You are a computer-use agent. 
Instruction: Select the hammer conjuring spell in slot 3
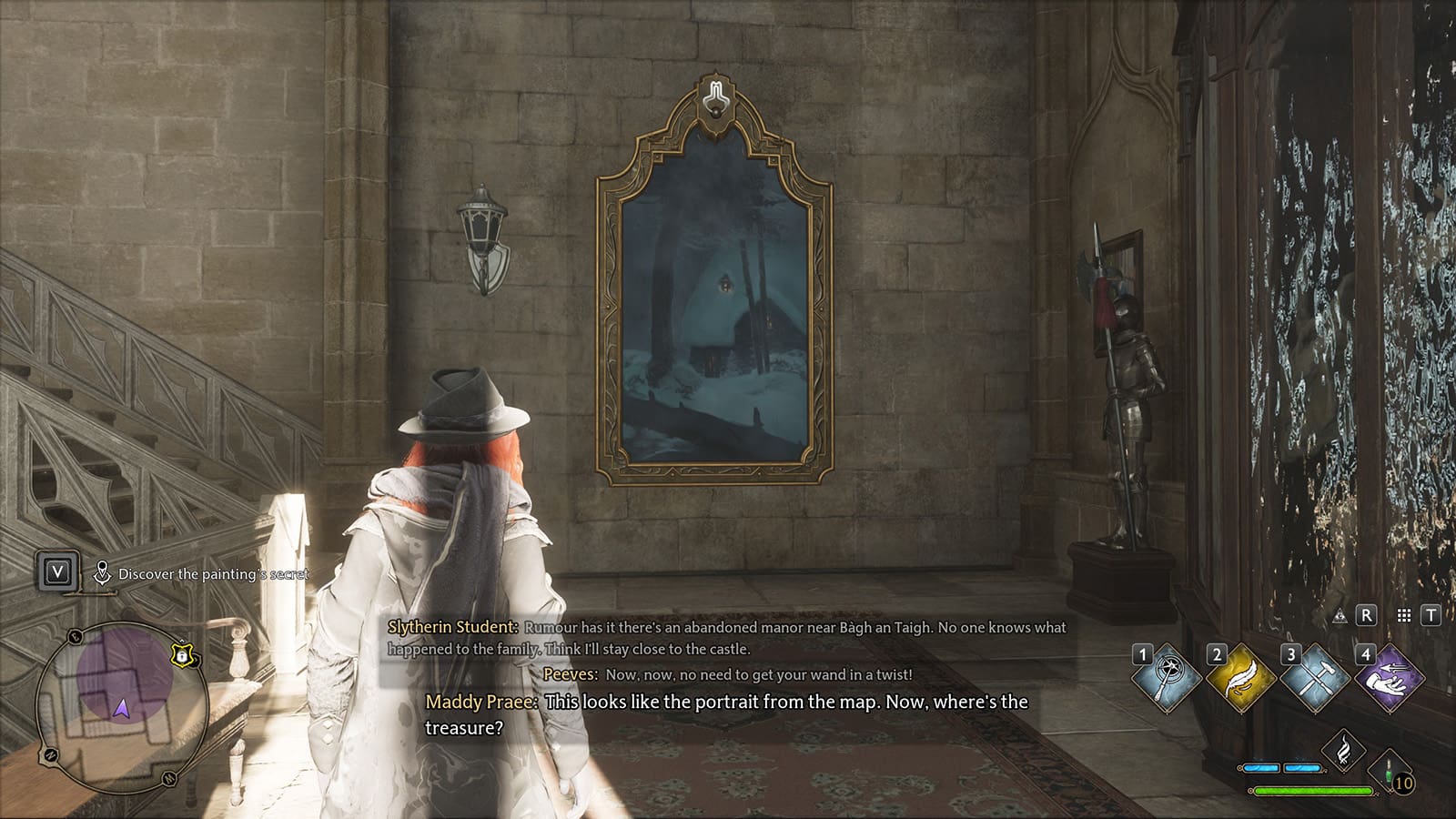click(1317, 677)
